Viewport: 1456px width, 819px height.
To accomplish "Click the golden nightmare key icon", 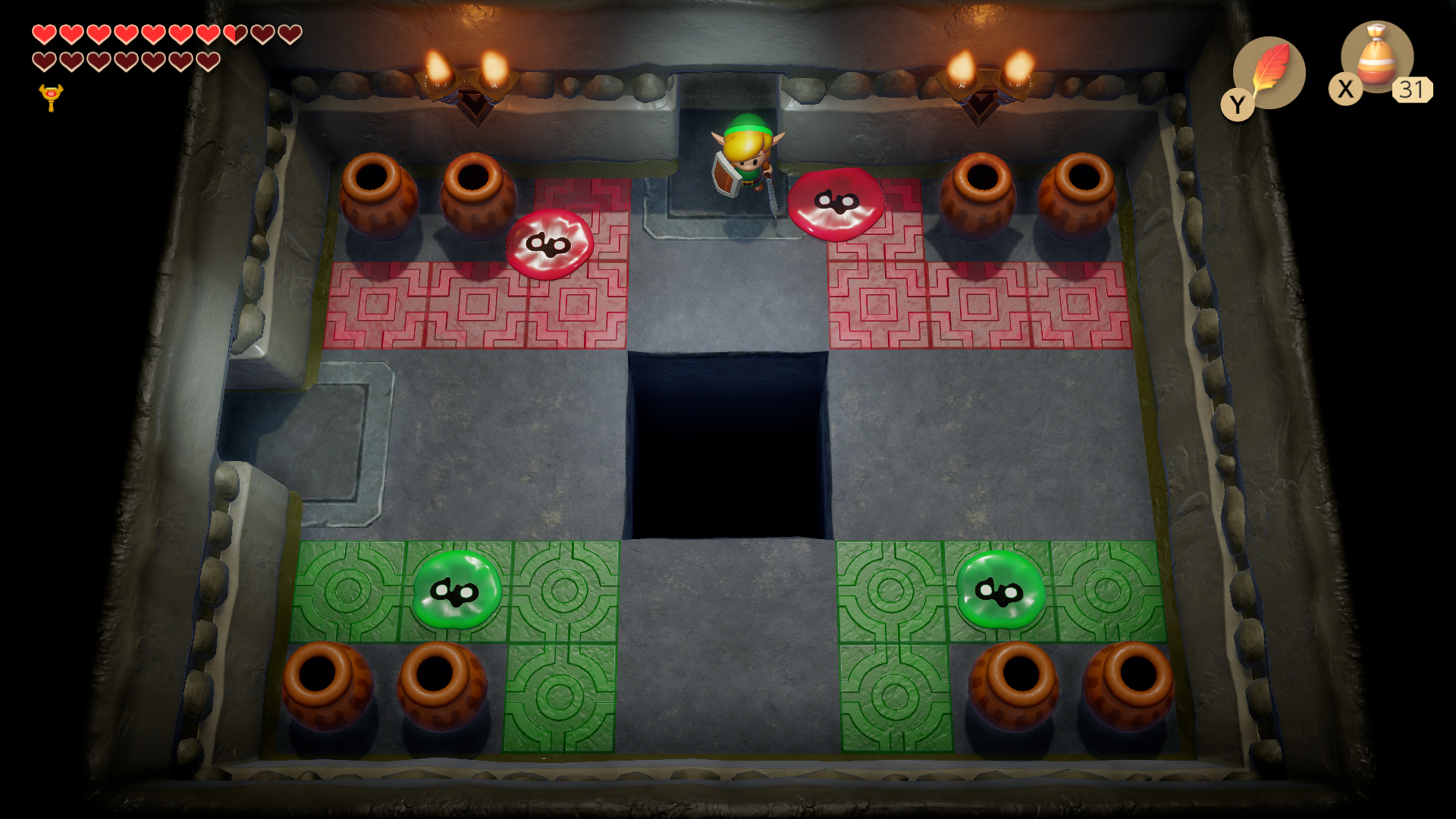I will point(51,97).
